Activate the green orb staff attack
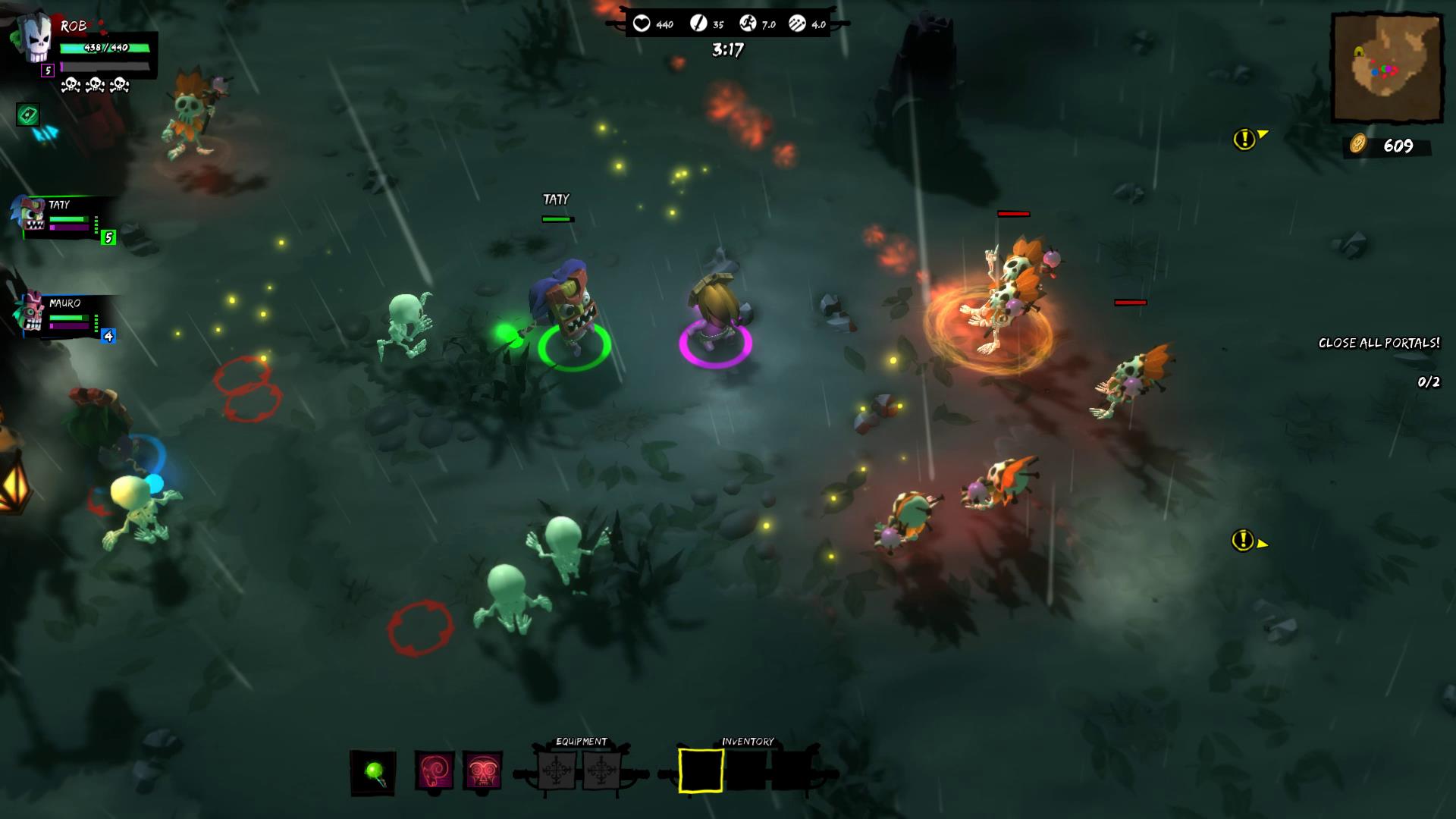Screen dimensions: 1456x819 tap(373, 773)
